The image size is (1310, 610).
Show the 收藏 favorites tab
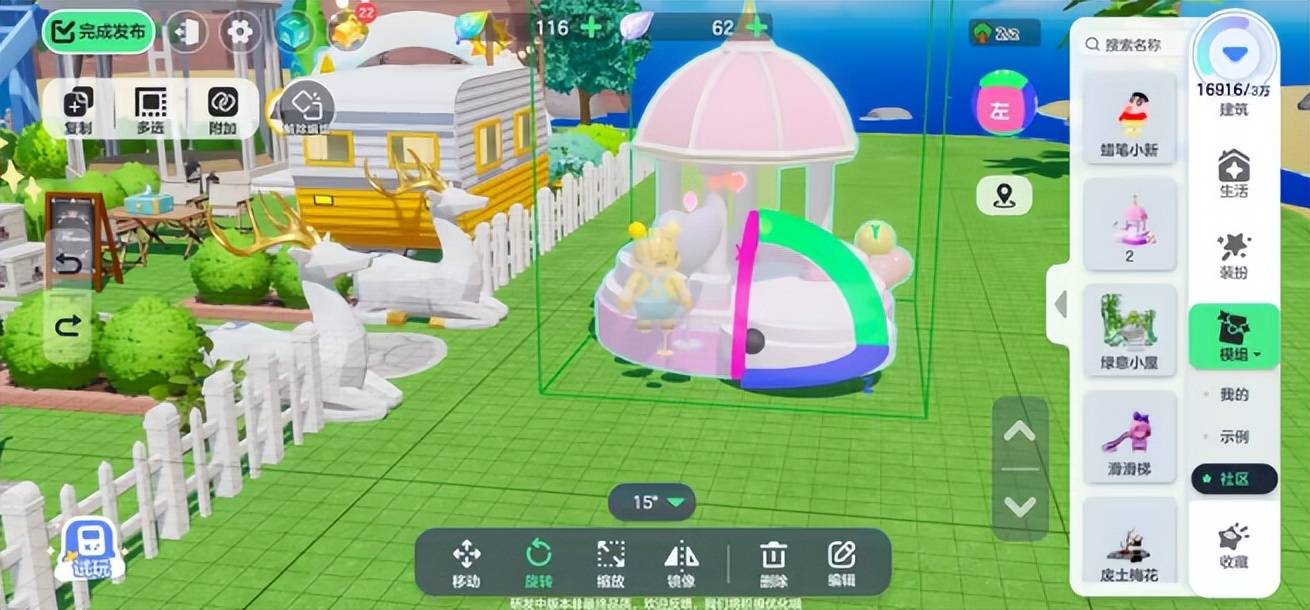click(1234, 545)
